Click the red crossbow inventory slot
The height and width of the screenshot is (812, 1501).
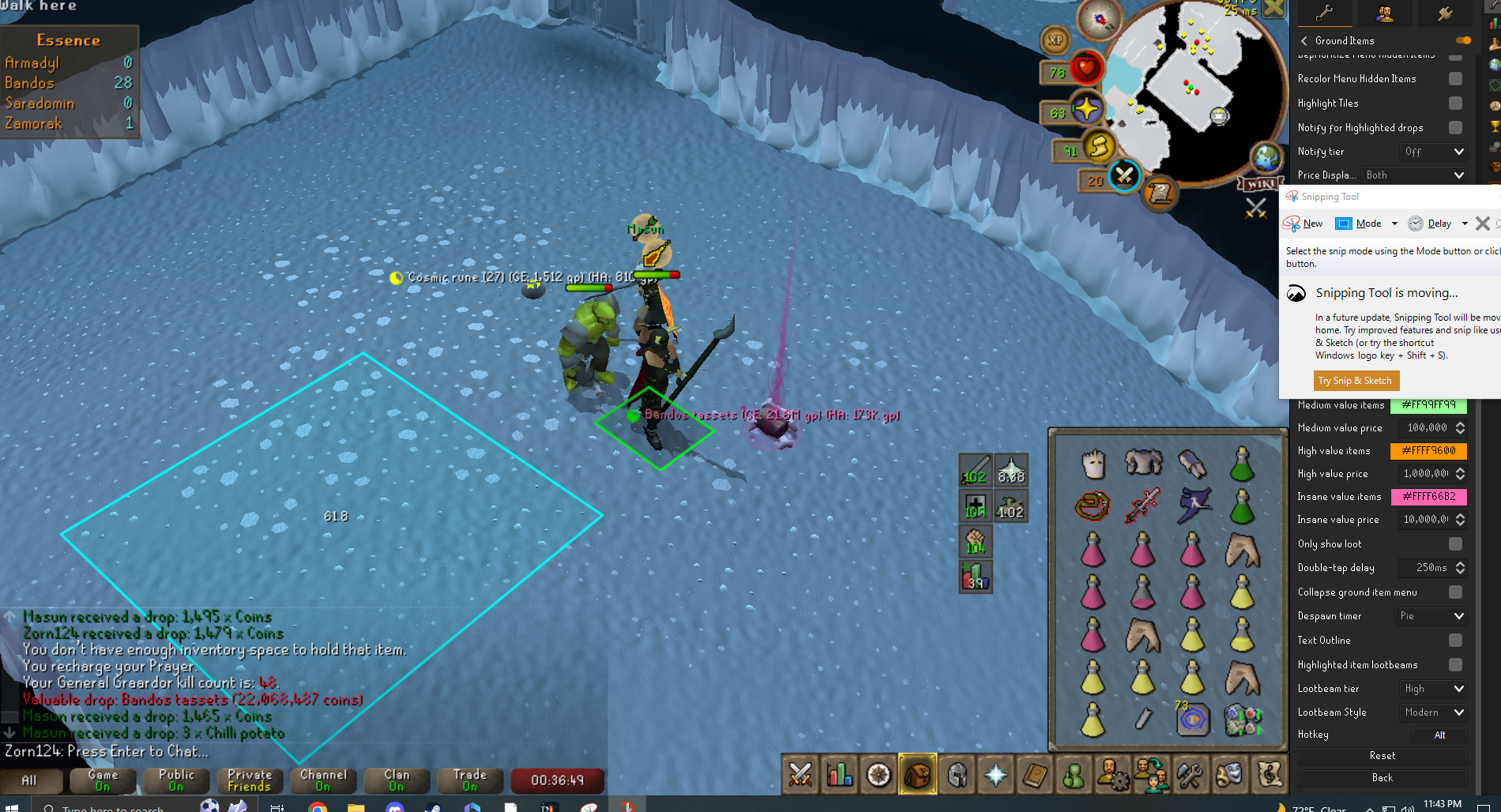1142,506
